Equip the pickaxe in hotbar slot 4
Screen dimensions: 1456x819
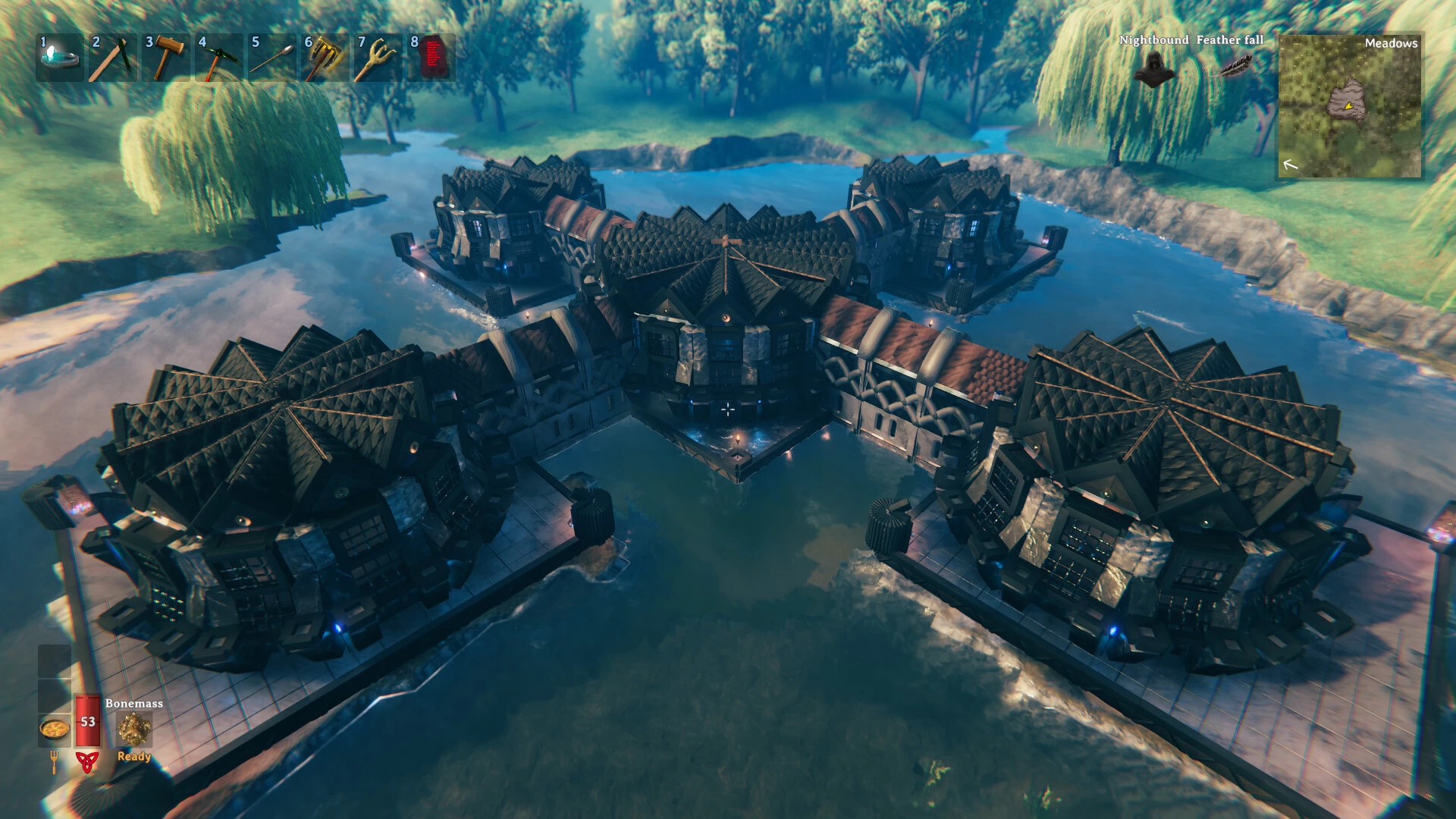(219, 58)
